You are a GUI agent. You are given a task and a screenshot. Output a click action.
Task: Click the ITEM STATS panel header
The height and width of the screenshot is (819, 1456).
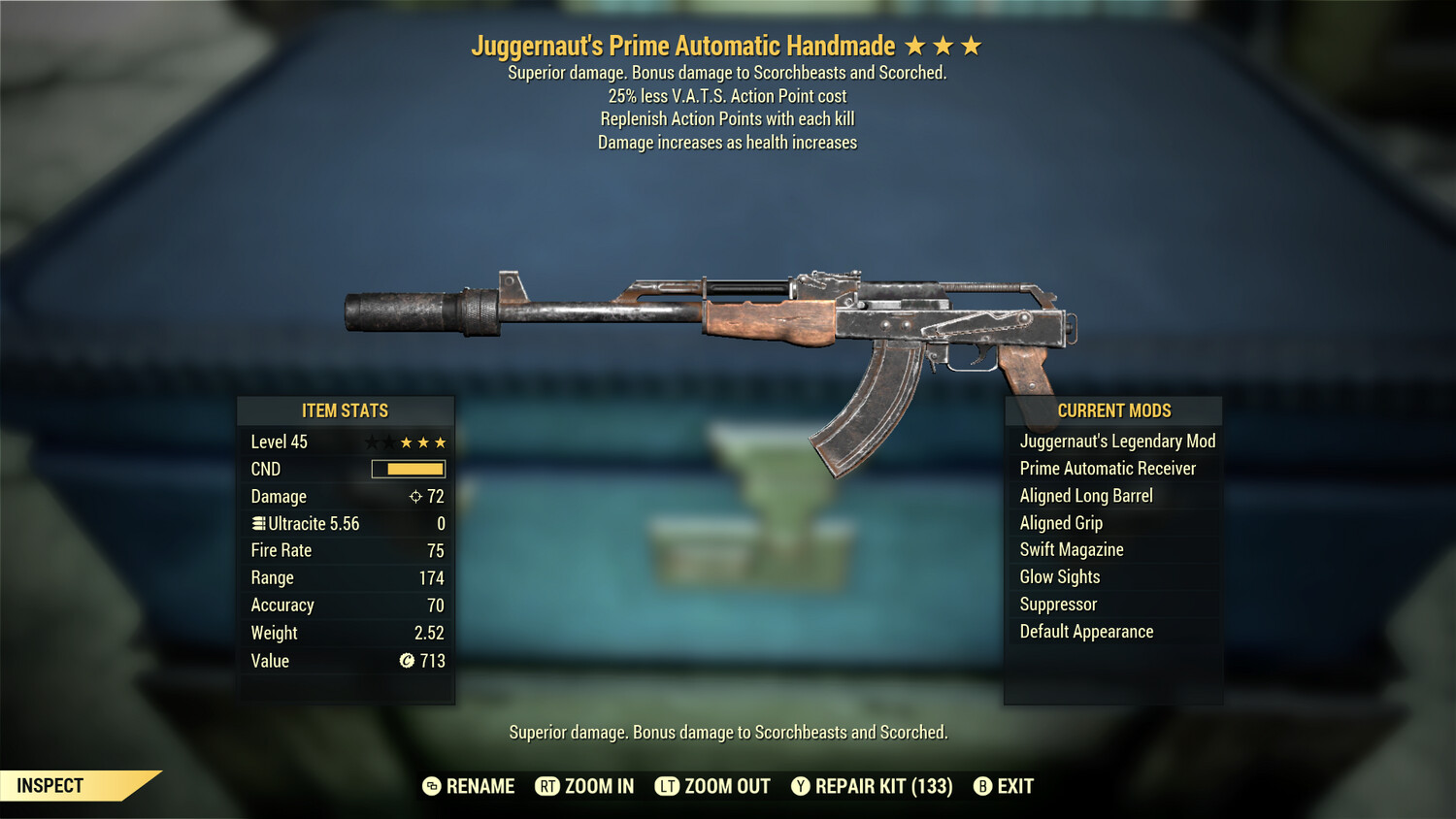[x=347, y=410]
